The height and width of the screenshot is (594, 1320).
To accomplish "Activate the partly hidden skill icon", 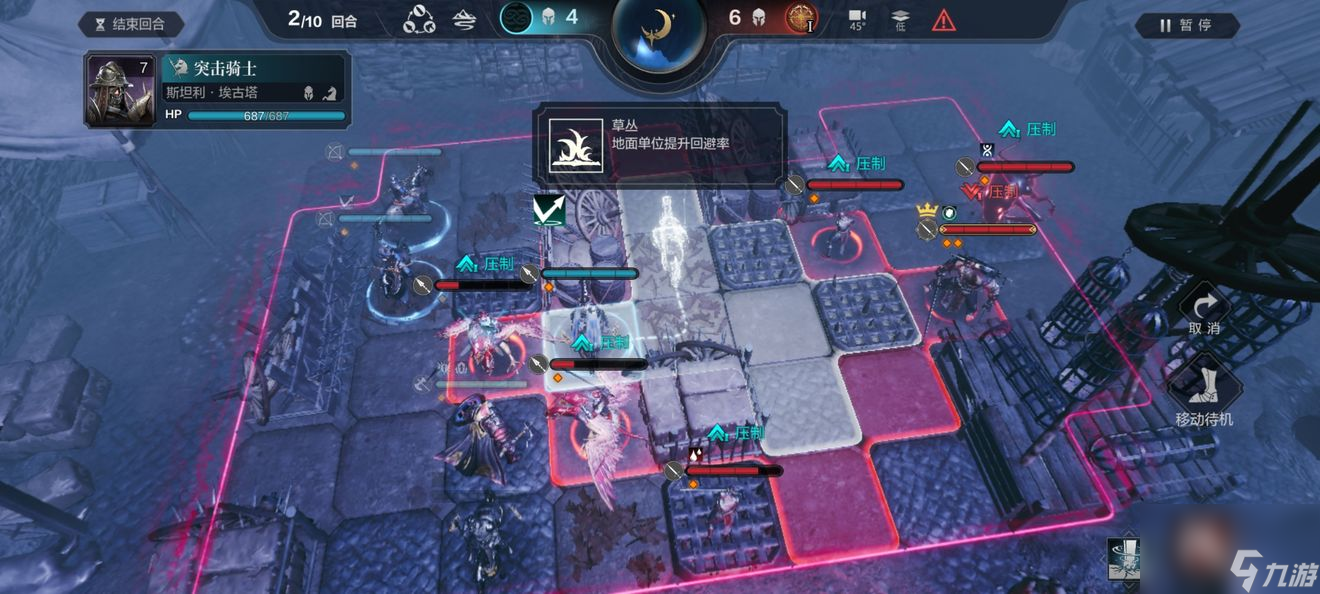I will point(1124,561).
